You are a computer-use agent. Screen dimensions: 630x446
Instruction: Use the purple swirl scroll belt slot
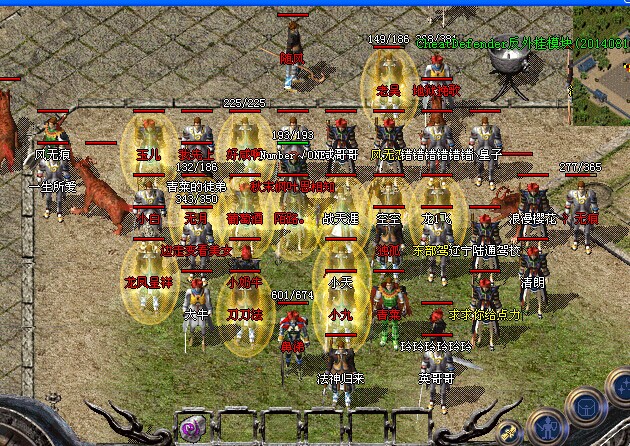pos(191,430)
